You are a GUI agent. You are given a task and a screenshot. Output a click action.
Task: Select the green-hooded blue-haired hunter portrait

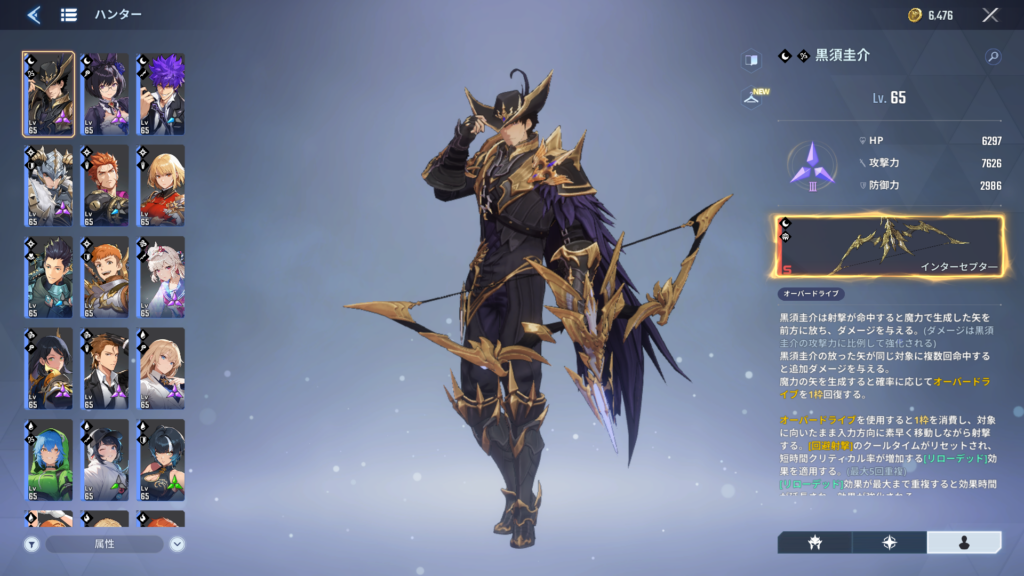coord(48,460)
